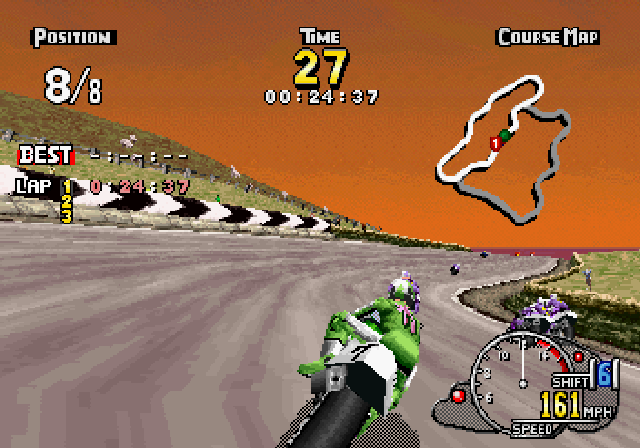Click the green rider marker on course map

pyautogui.click(x=506, y=135)
